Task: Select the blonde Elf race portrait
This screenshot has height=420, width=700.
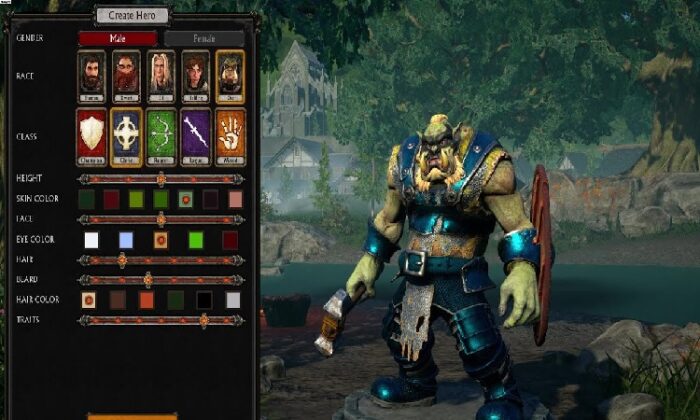Action: click(x=161, y=74)
